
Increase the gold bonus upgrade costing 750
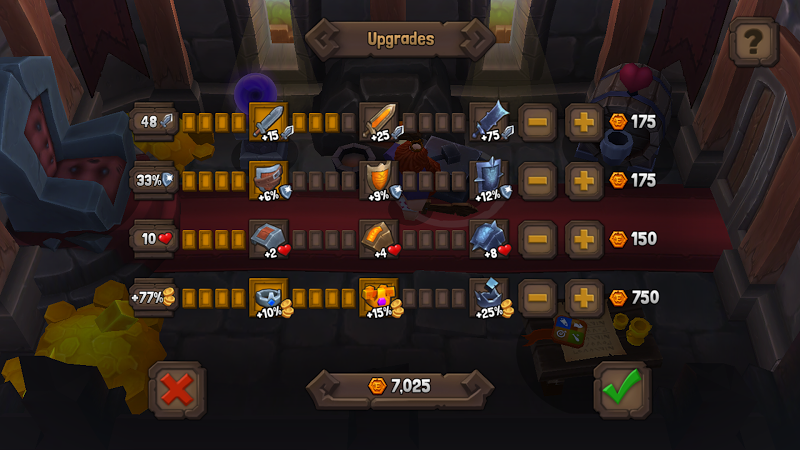(x=583, y=297)
